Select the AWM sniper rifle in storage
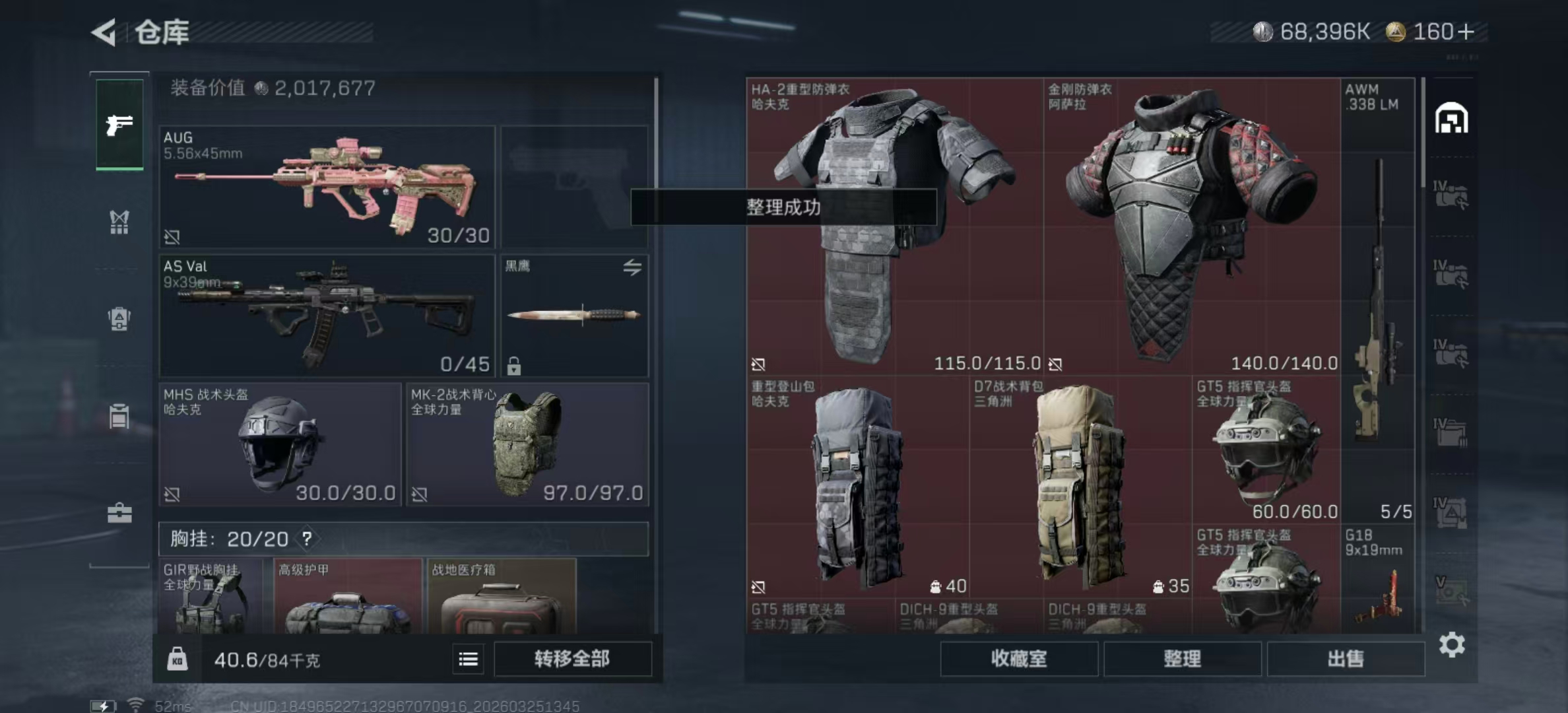The width and height of the screenshot is (1568, 713). coord(1377,300)
